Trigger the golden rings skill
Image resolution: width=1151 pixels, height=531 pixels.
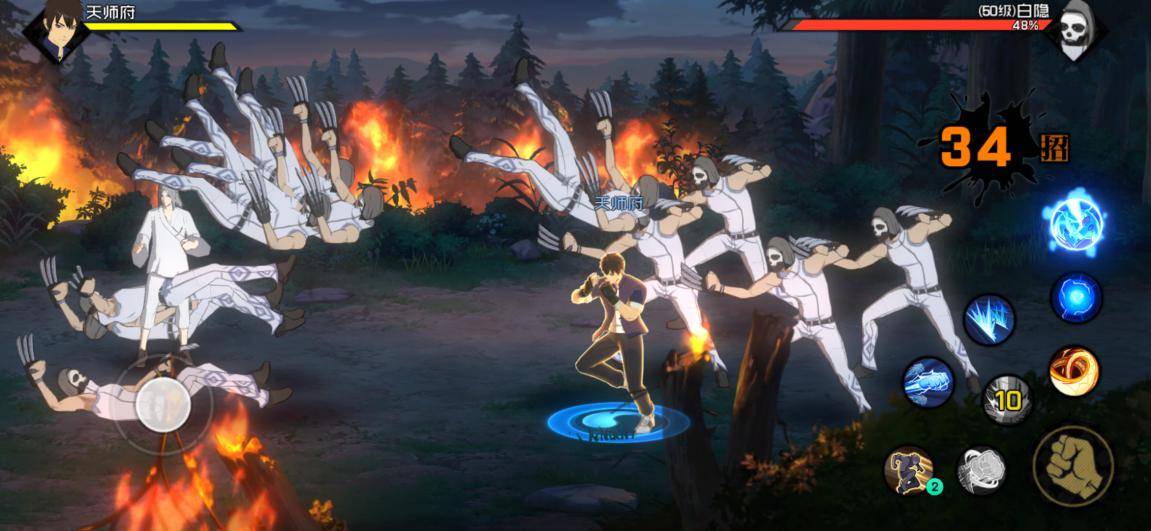(1074, 372)
